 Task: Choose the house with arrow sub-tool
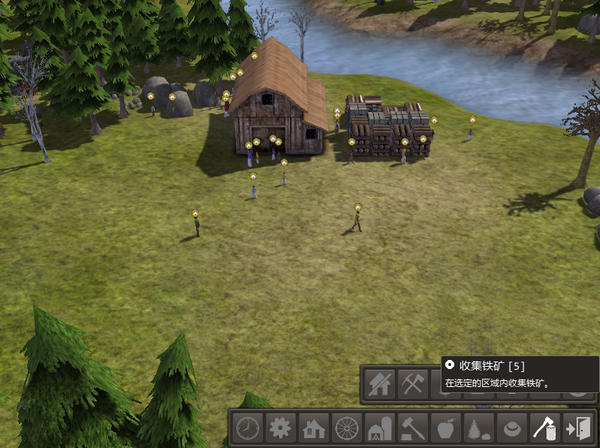[x=379, y=384]
